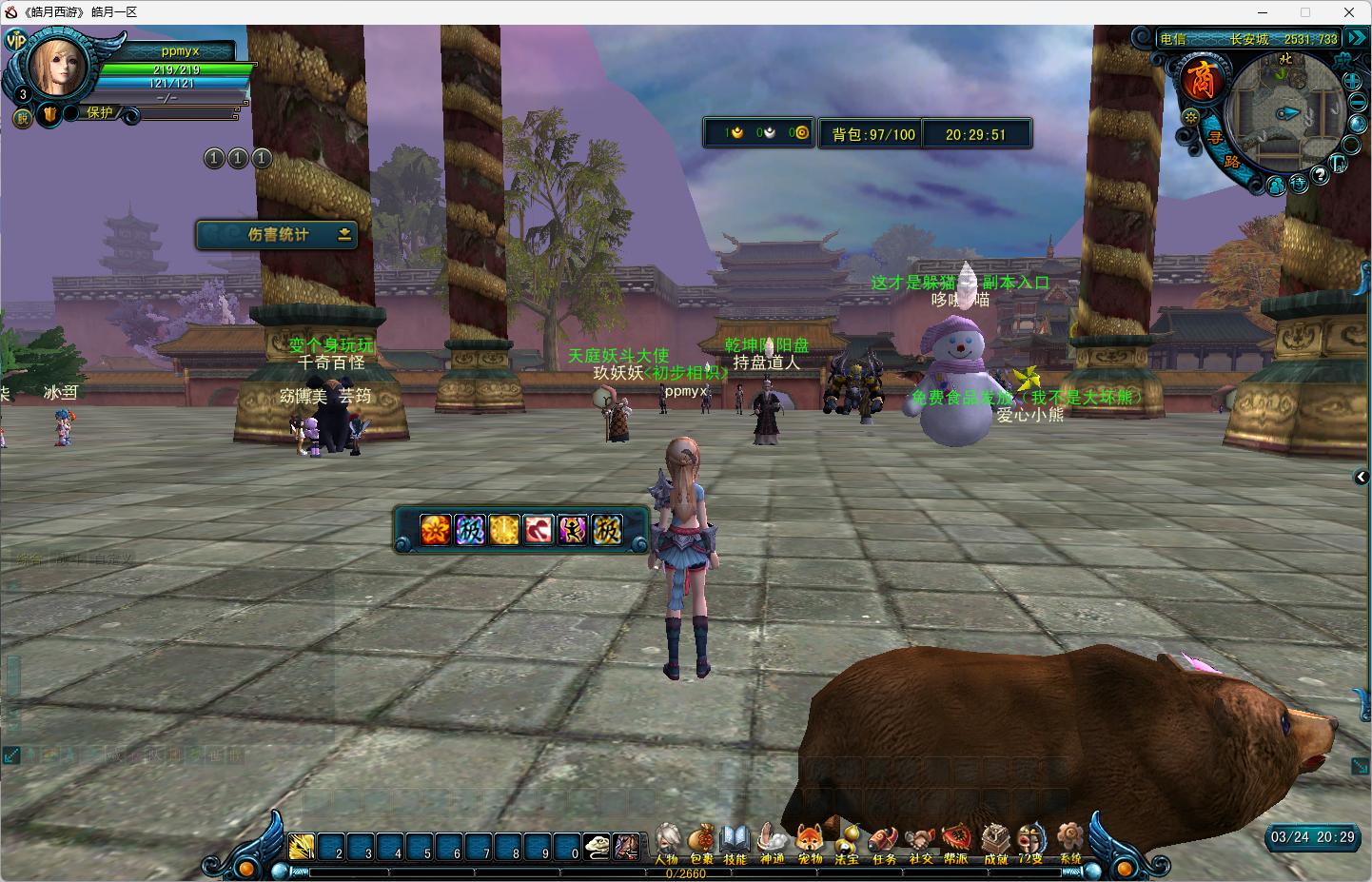Open the 系统 system settings gear

pyautogui.click(x=1070, y=841)
